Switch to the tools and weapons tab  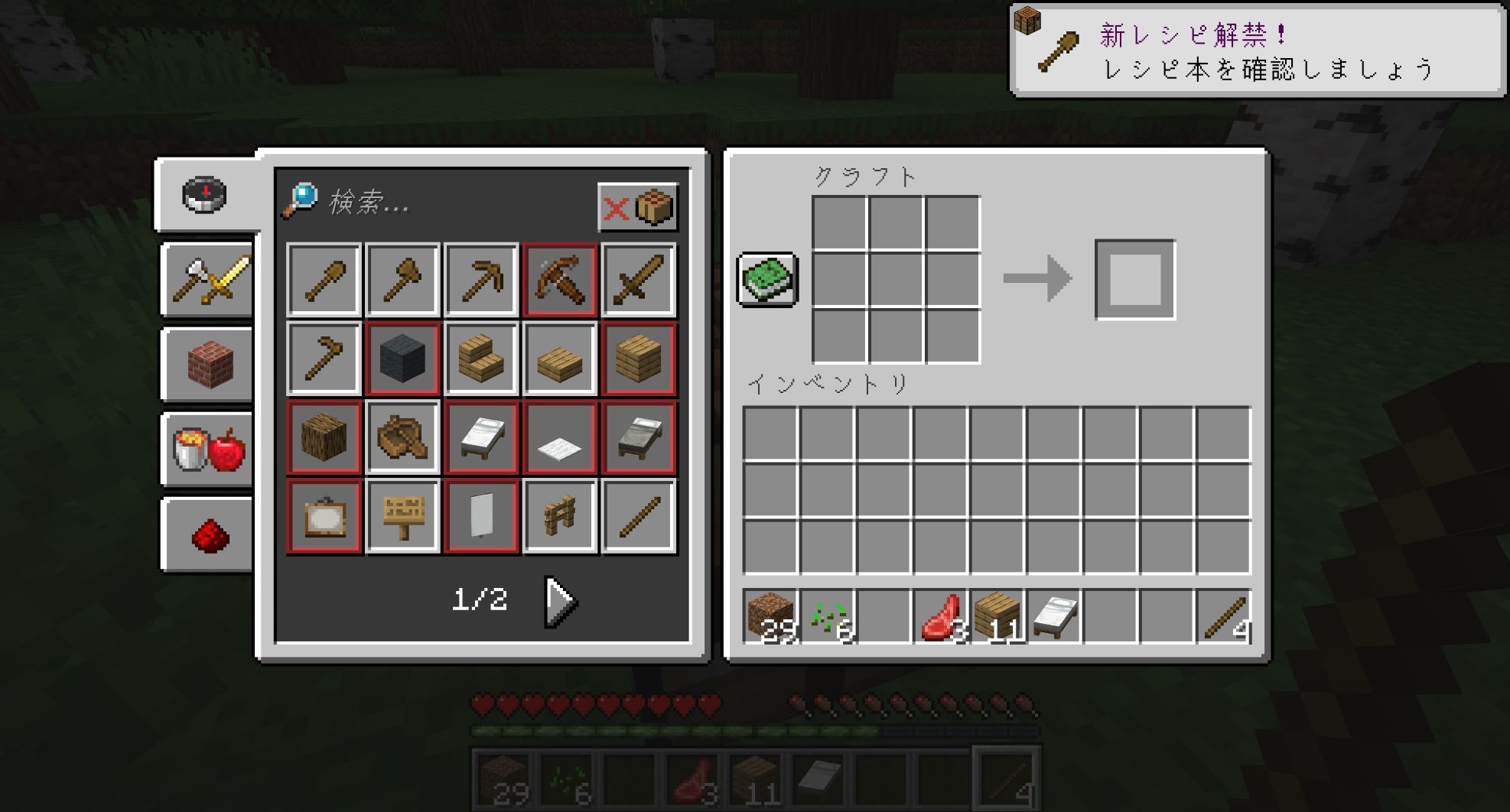pos(208,279)
